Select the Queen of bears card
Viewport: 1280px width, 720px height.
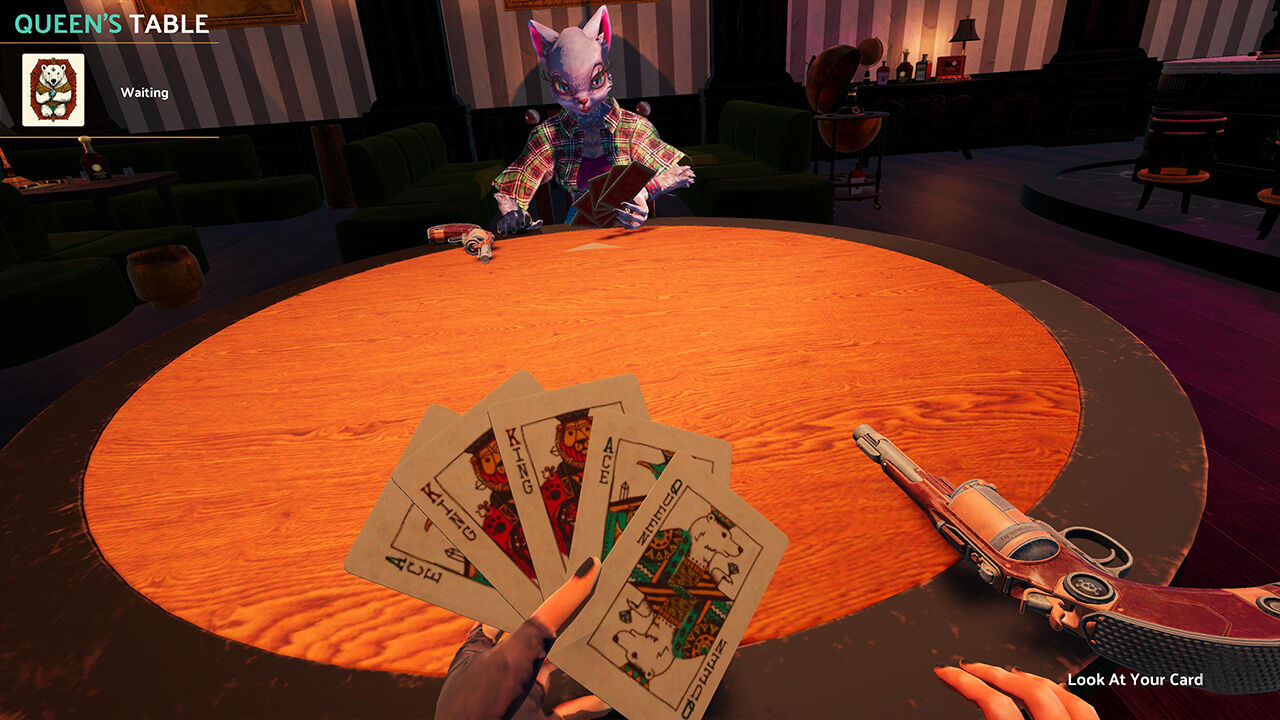coord(680,580)
